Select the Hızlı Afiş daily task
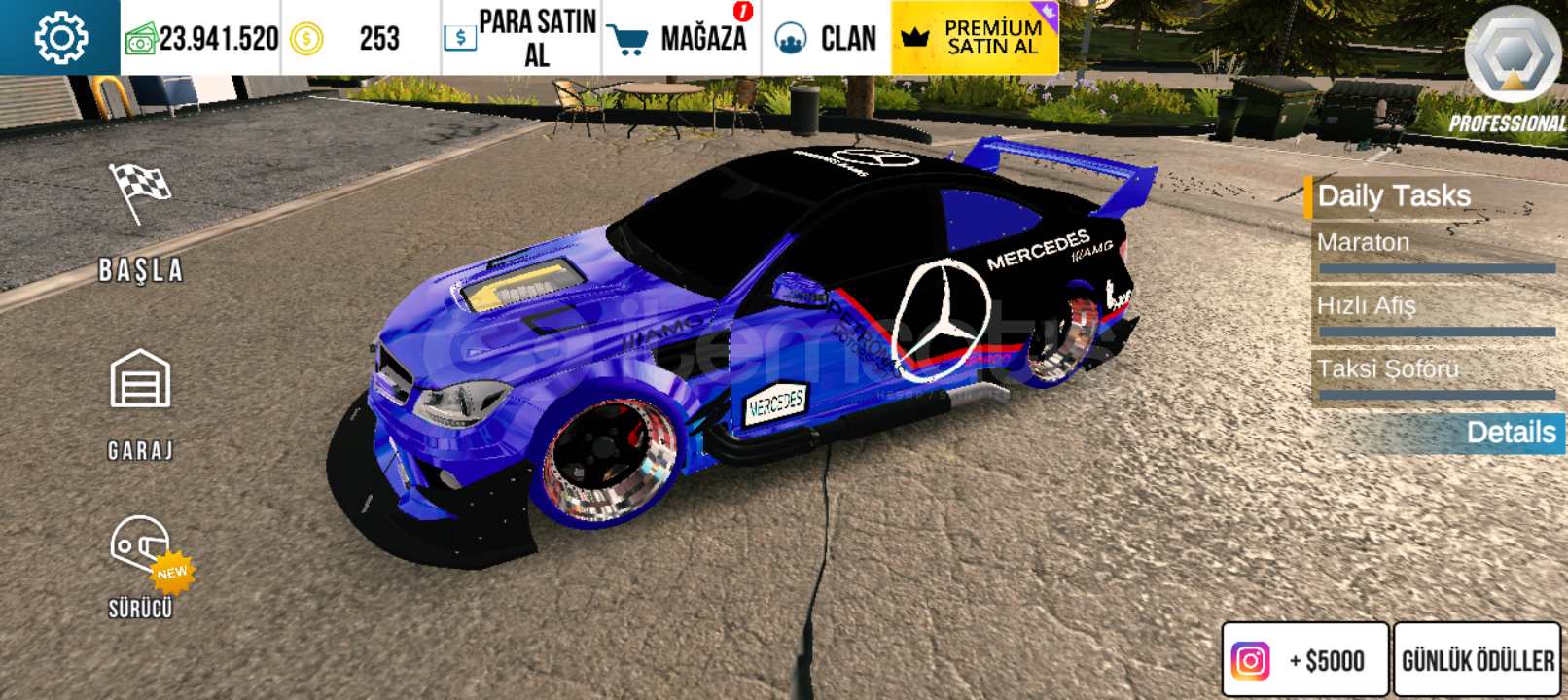This screenshot has height=700, width=1568. click(1436, 314)
